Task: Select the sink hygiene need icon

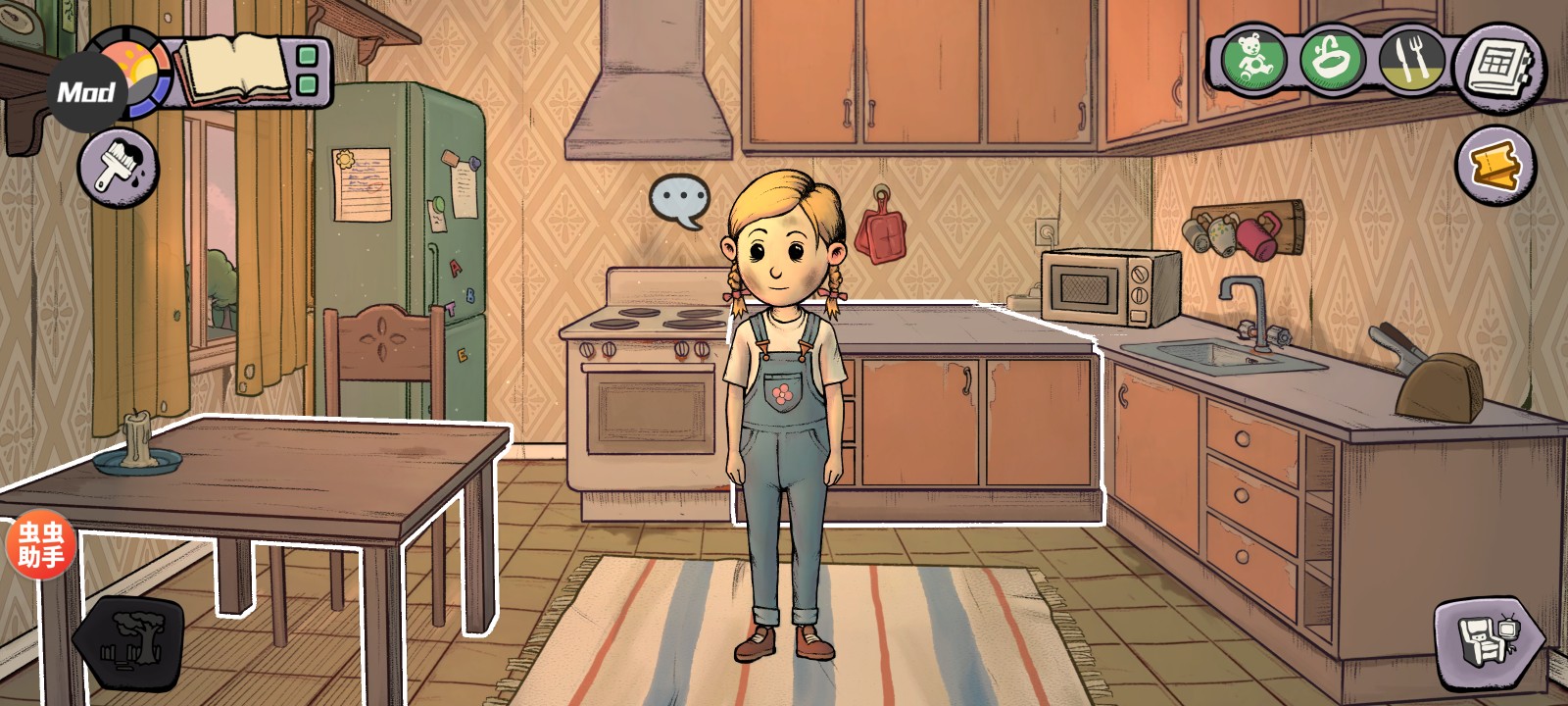Action: [x=1333, y=59]
